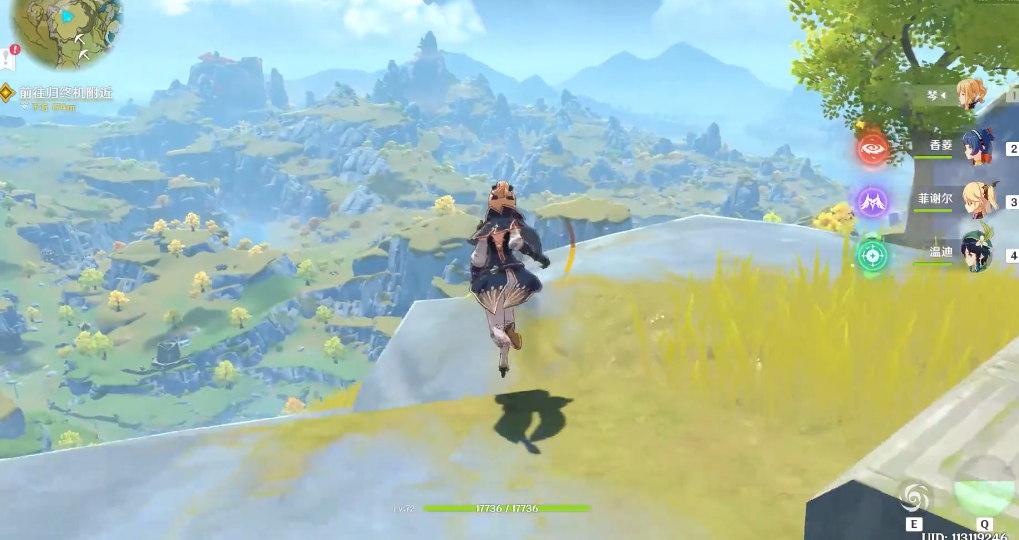The width and height of the screenshot is (1019, 540).
Task: Open the circular minimap
Action: tap(66, 28)
